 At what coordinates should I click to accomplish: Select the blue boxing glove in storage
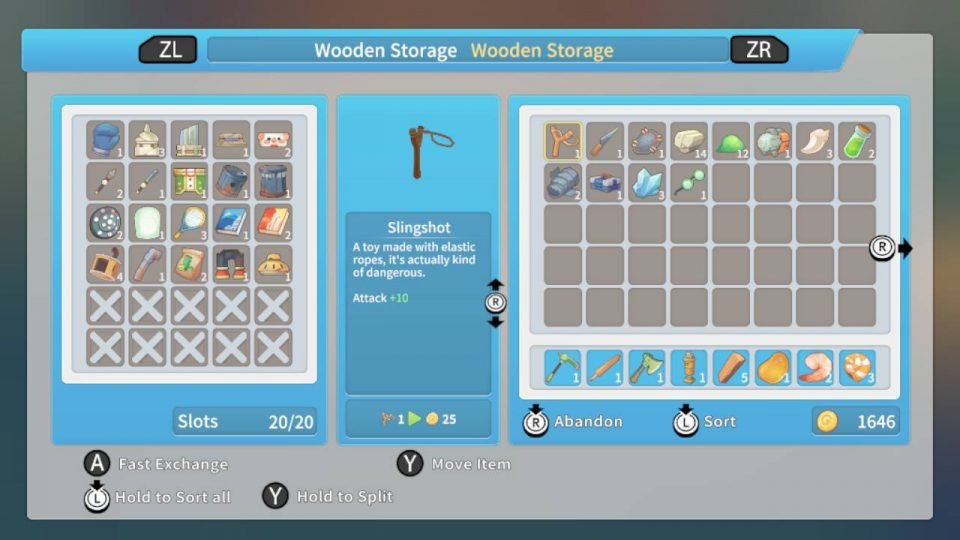105,139
